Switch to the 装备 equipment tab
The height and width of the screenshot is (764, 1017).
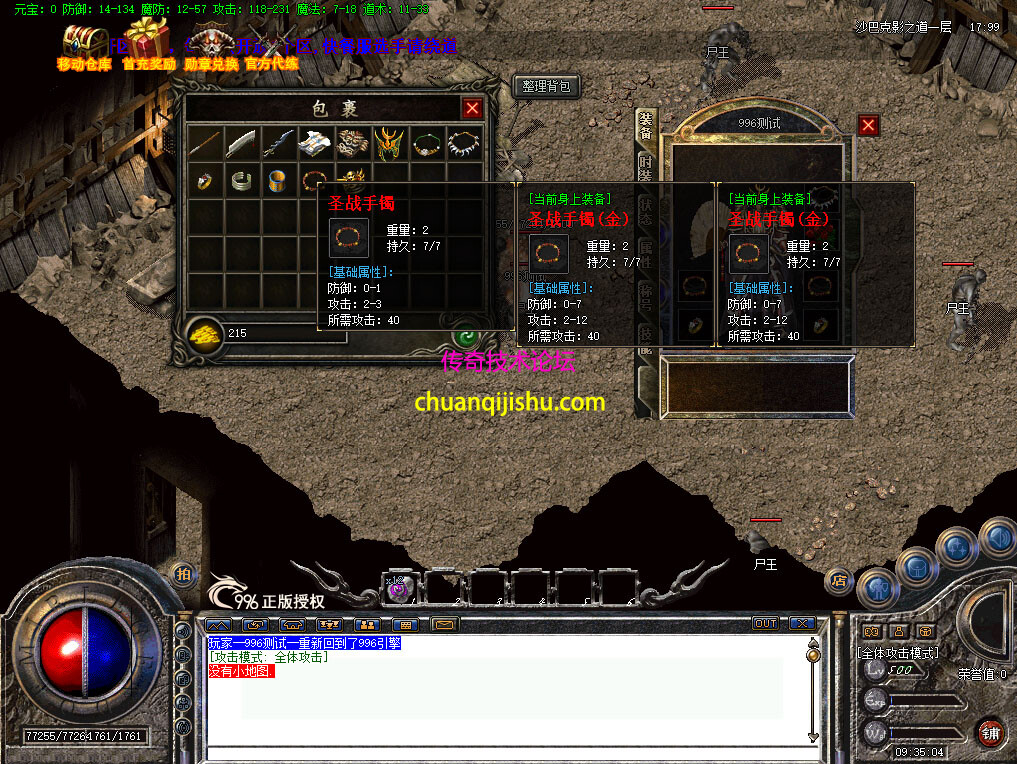point(645,128)
